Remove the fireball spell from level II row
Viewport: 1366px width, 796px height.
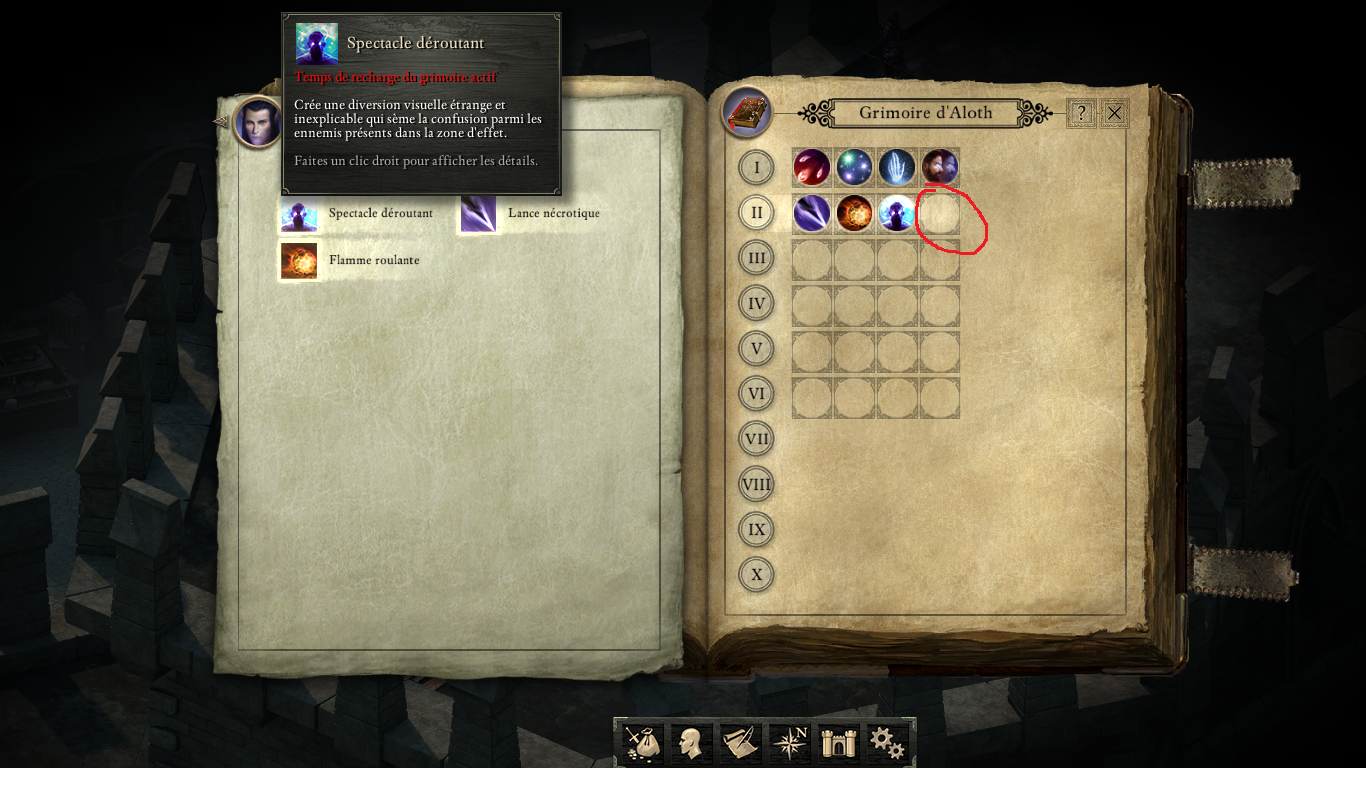point(854,212)
